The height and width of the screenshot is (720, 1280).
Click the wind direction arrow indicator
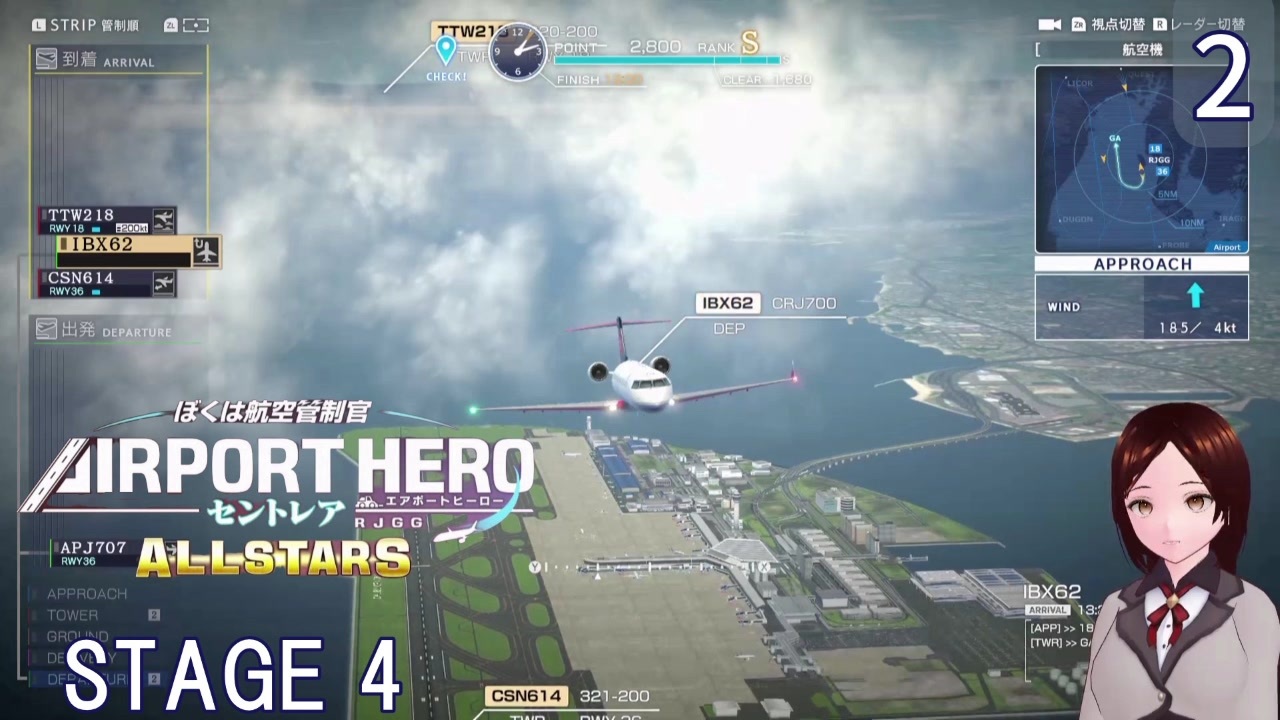(x=1196, y=294)
